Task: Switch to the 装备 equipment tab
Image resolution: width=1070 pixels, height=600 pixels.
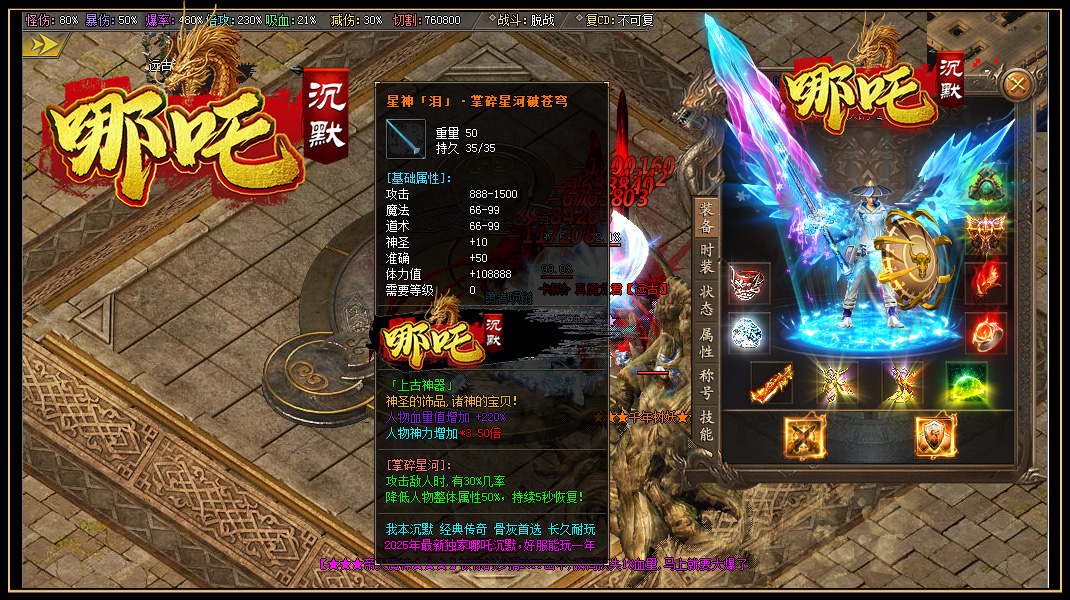Action: [x=707, y=218]
